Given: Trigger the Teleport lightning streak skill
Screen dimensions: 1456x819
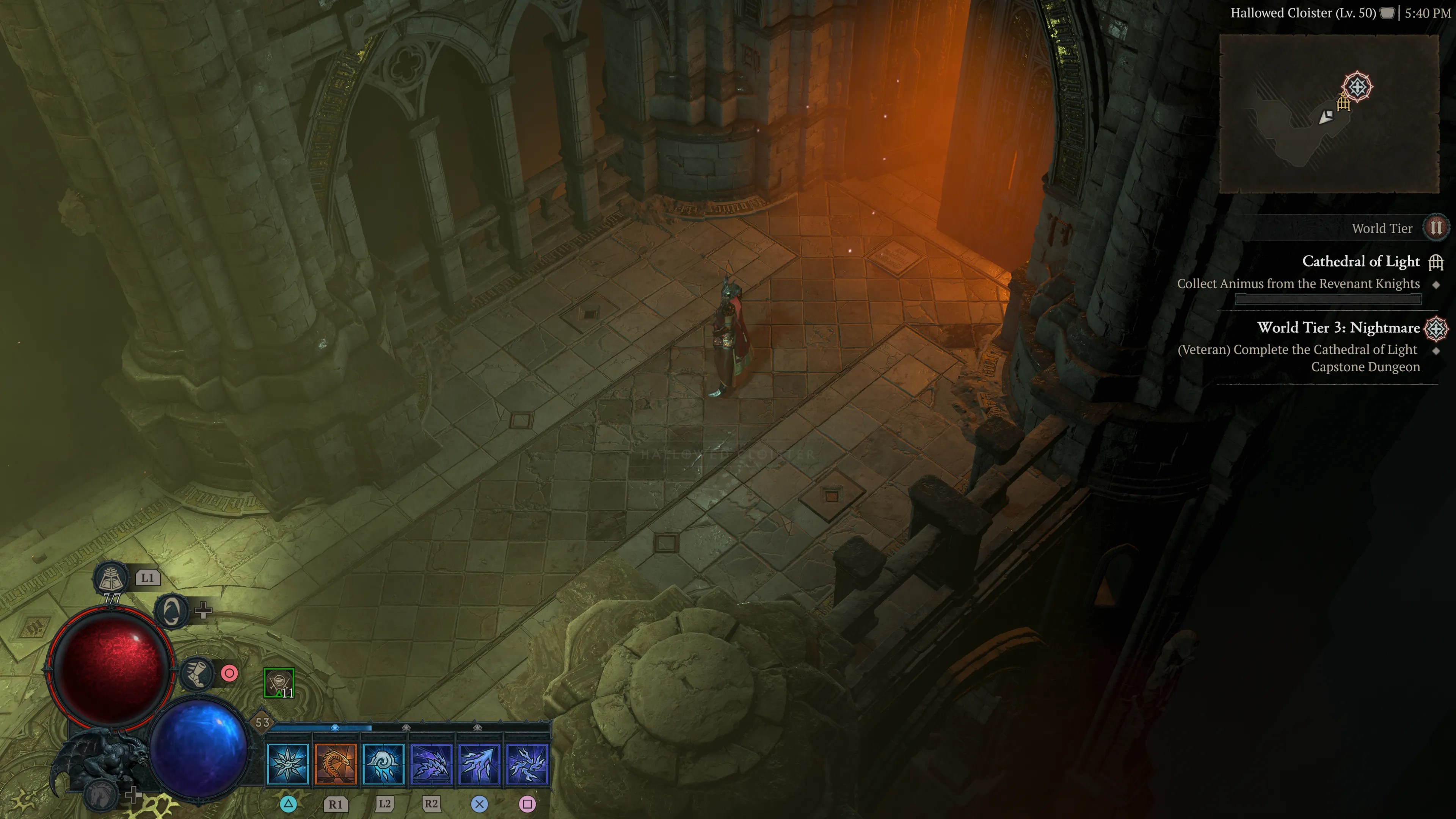Looking at the screenshot, I should (431, 764).
